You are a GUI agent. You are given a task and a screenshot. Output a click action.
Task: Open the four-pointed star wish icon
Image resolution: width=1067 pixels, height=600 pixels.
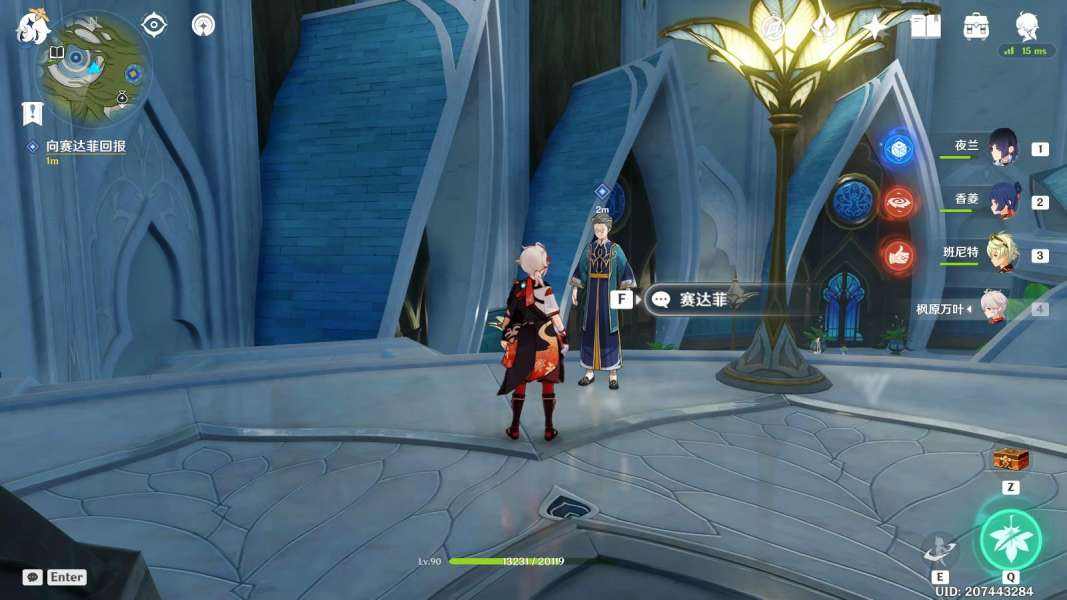875,27
